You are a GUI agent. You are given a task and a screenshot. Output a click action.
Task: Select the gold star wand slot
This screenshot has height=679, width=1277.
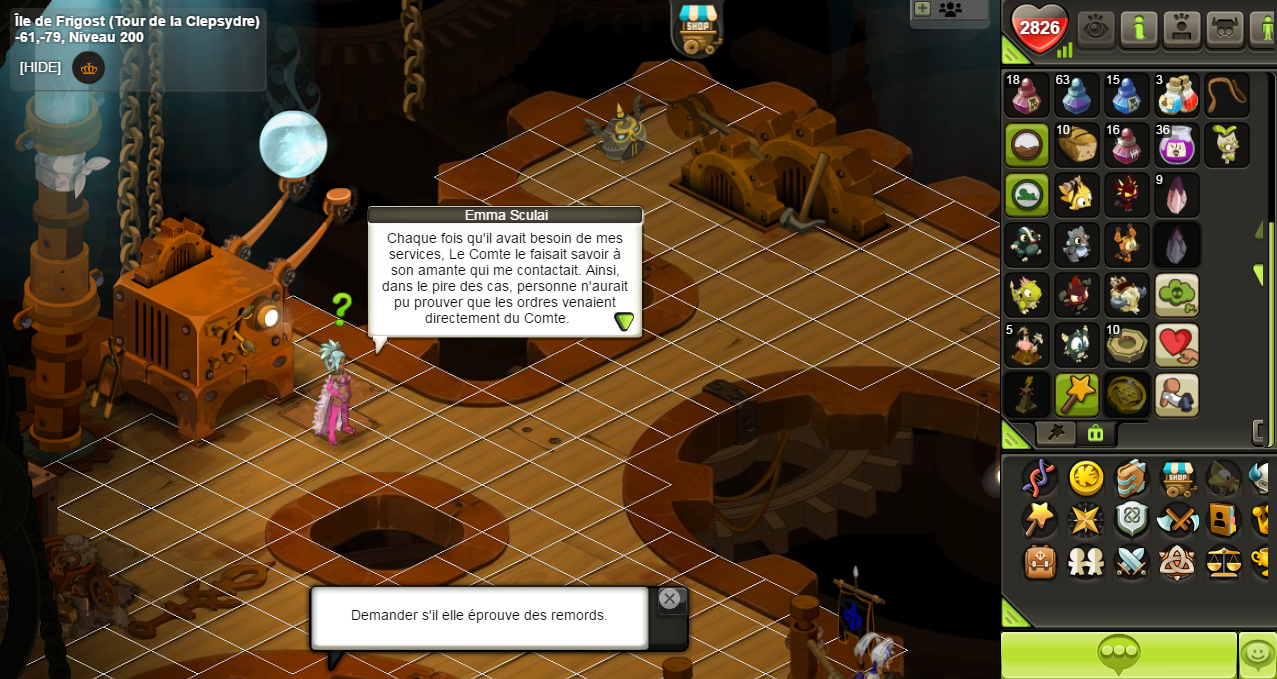point(1077,395)
